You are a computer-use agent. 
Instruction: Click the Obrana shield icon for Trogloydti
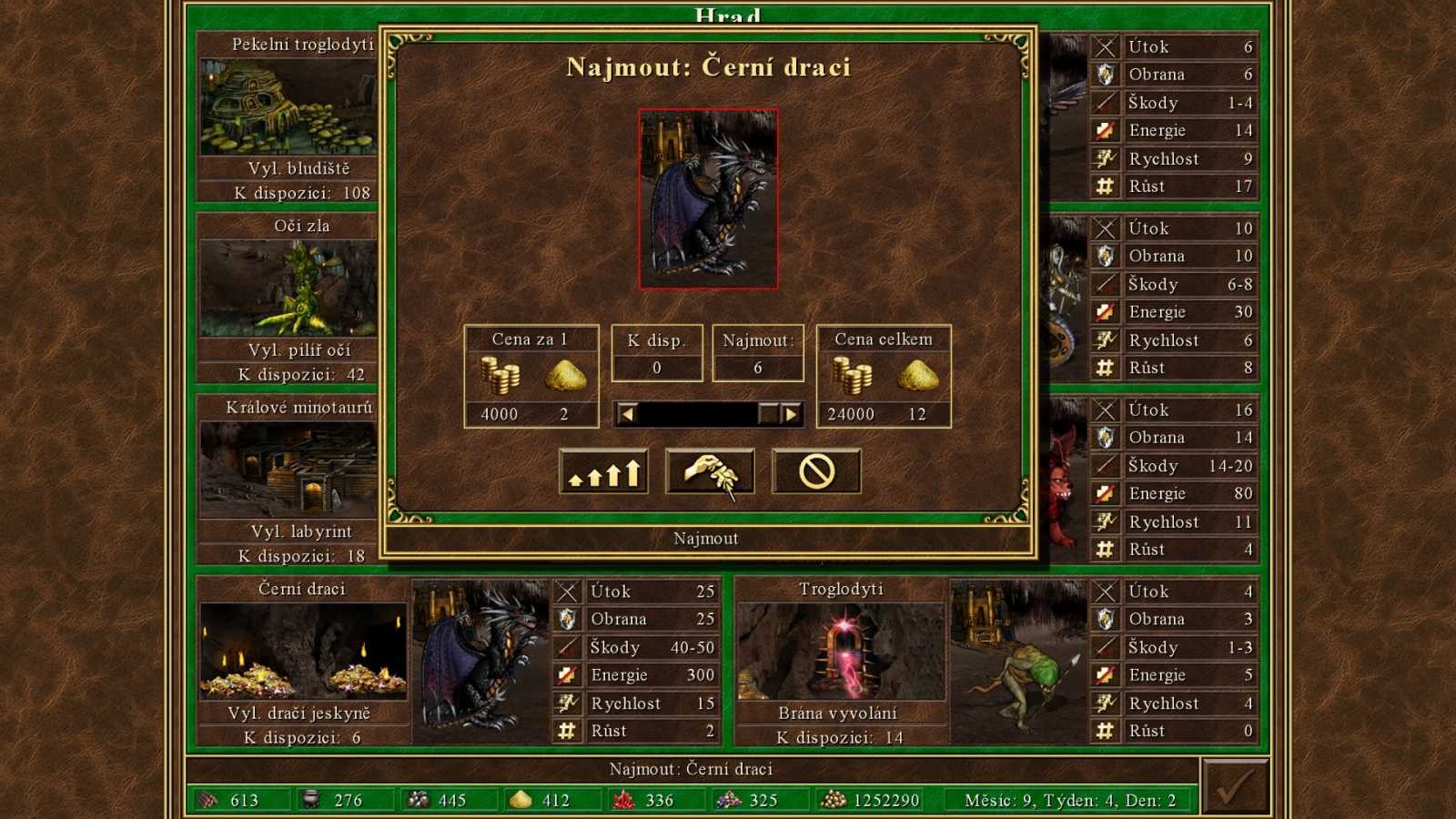1105,620
